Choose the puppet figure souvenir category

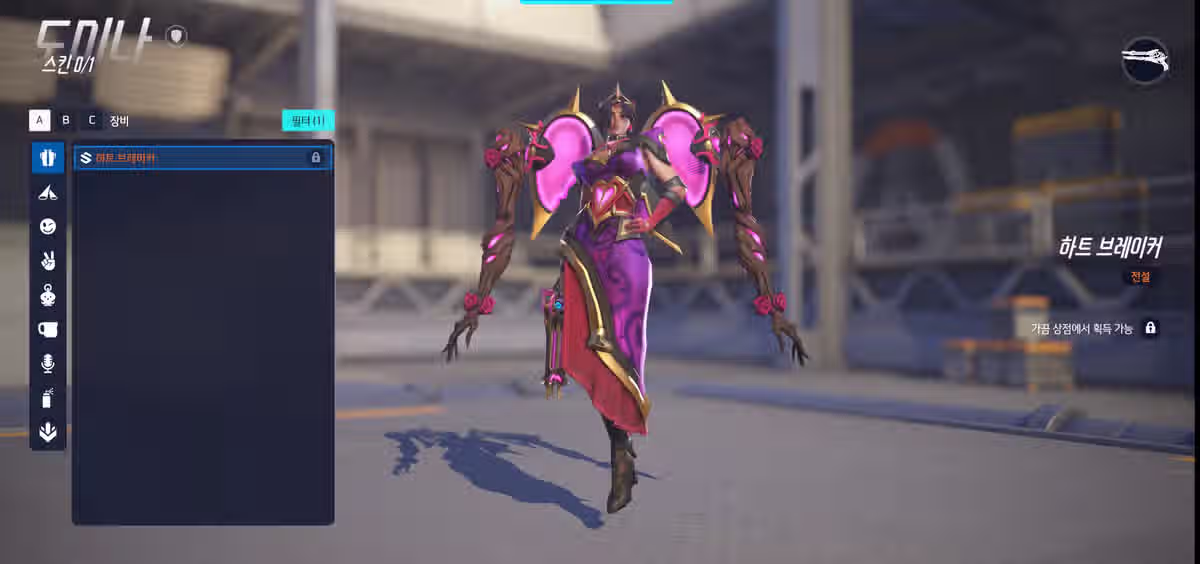(x=48, y=295)
